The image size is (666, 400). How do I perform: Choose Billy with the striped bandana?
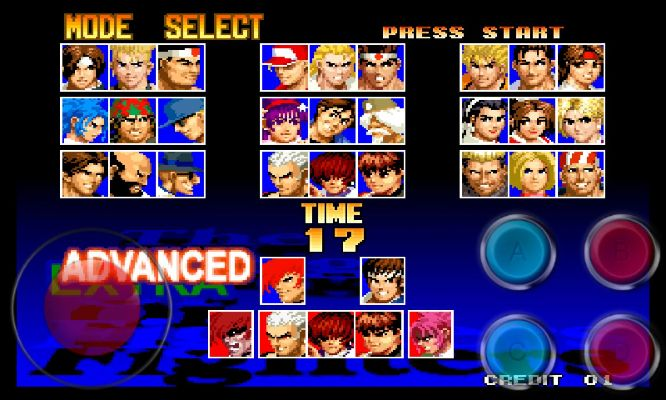580,174
